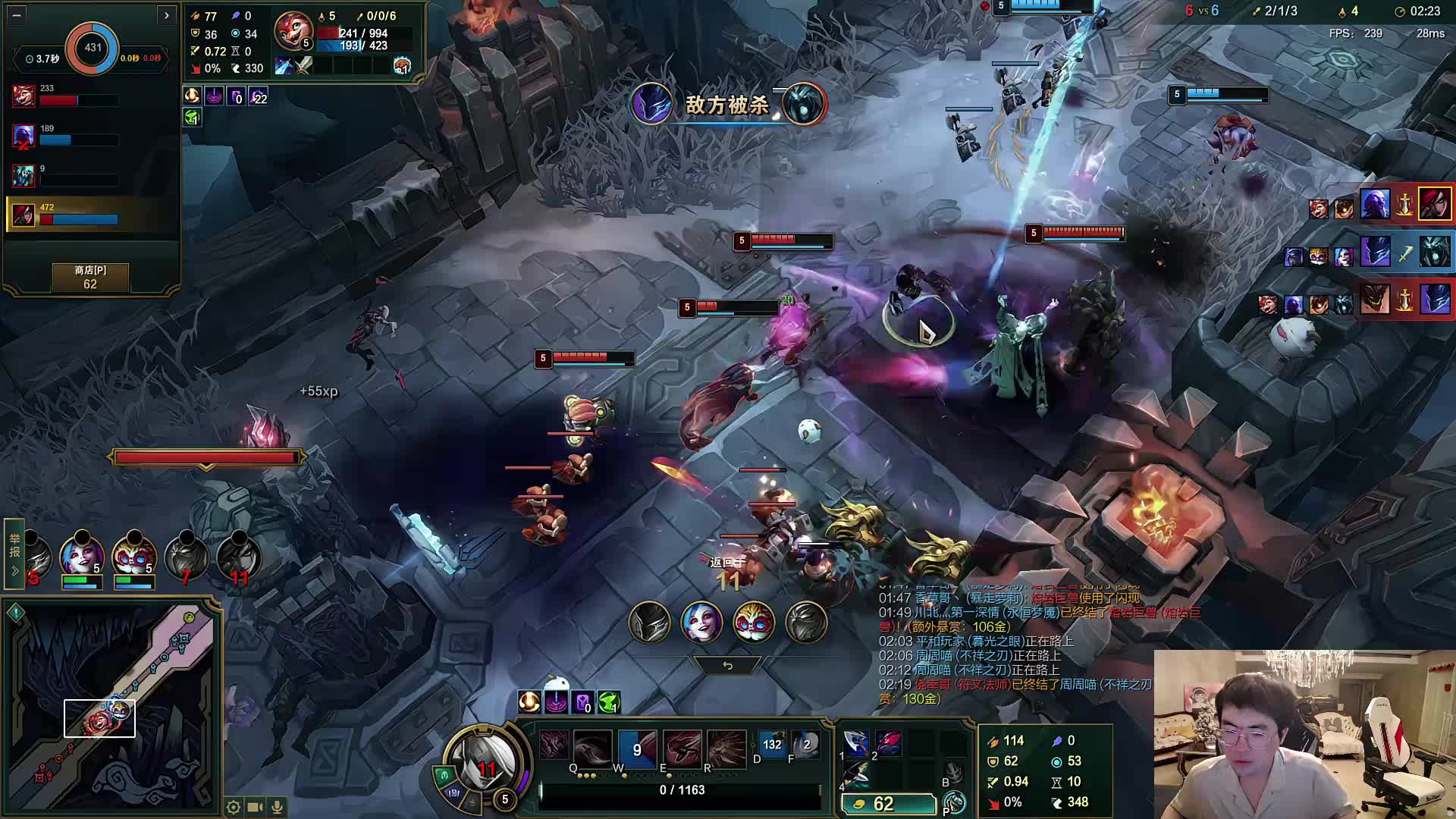Select the highlighted 472 damage row
Image resolution: width=1456 pixels, height=819 pixels.
point(91,215)
